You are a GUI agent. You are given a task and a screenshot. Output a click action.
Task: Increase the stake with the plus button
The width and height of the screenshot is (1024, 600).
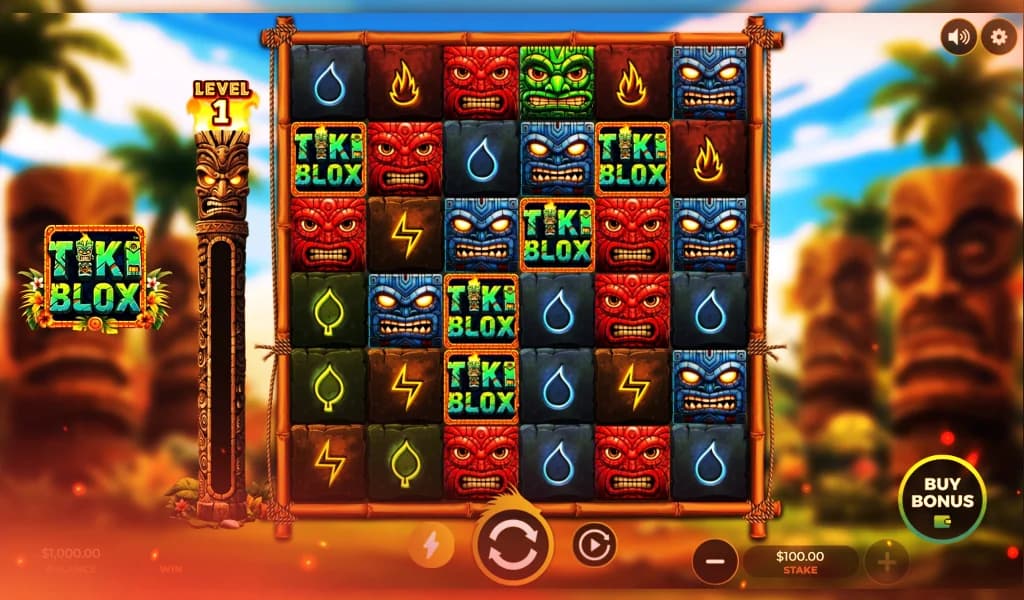[886, 563]
